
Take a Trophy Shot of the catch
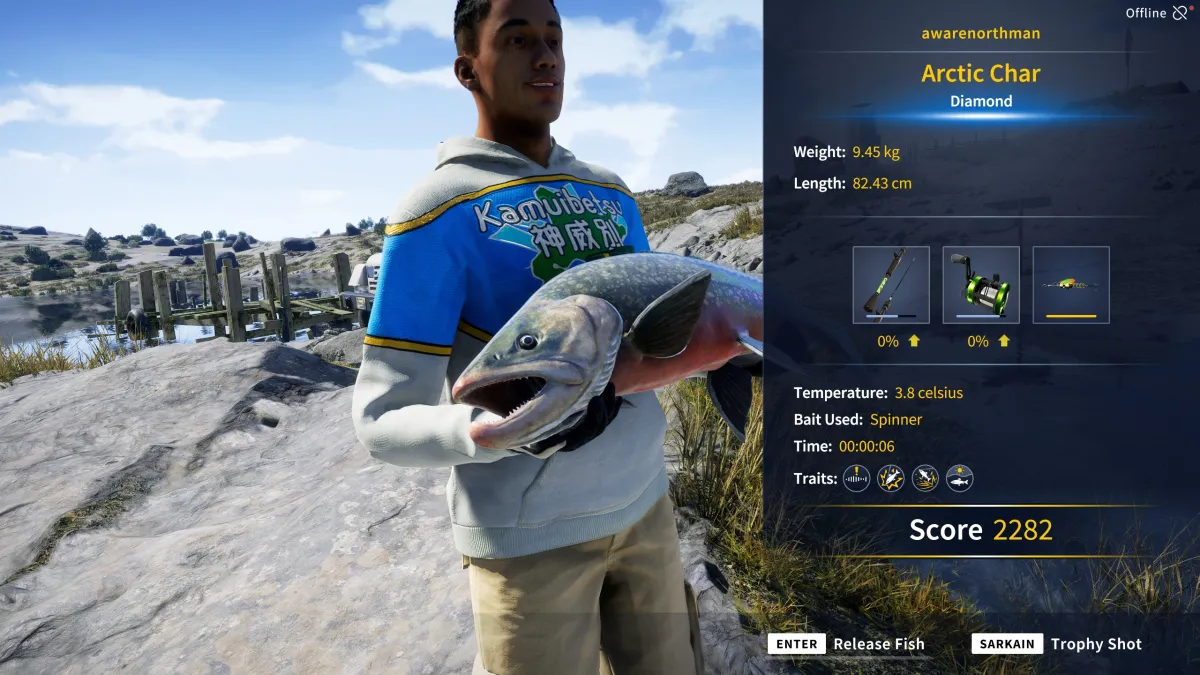tap(1057, 644)
